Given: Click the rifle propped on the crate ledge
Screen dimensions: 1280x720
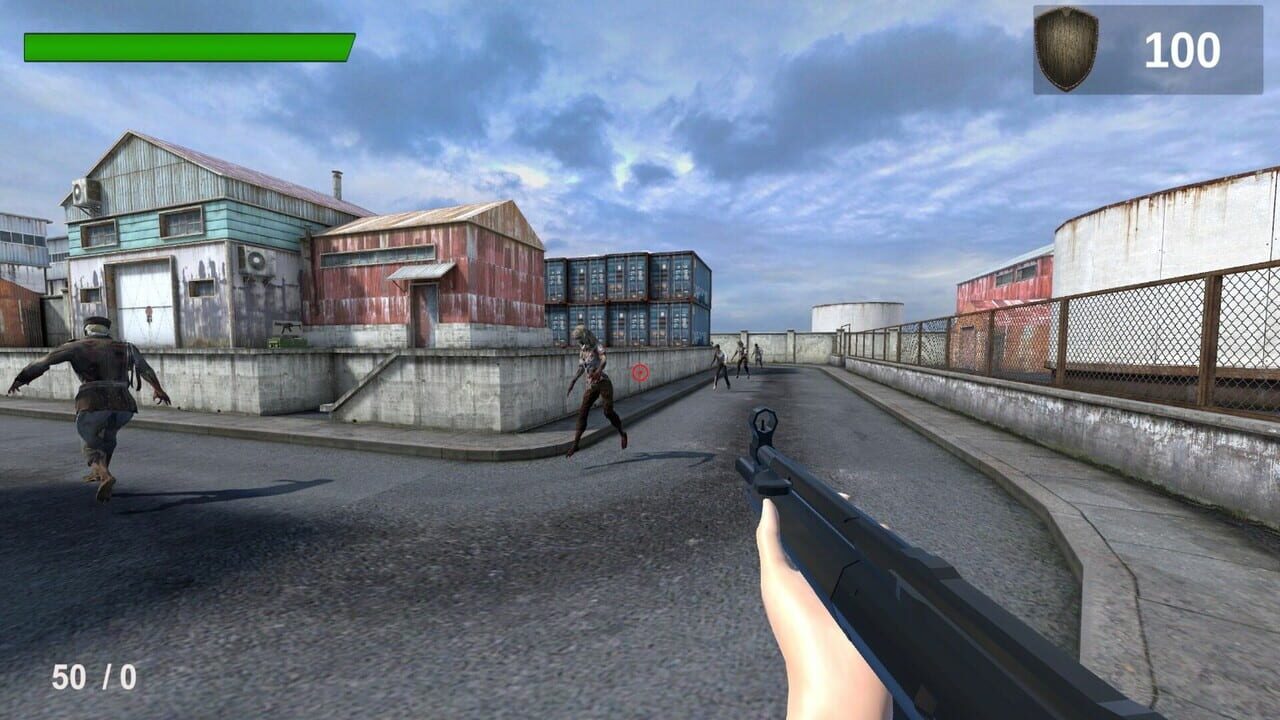Looking at the screenshot, I should click(289, 328).
